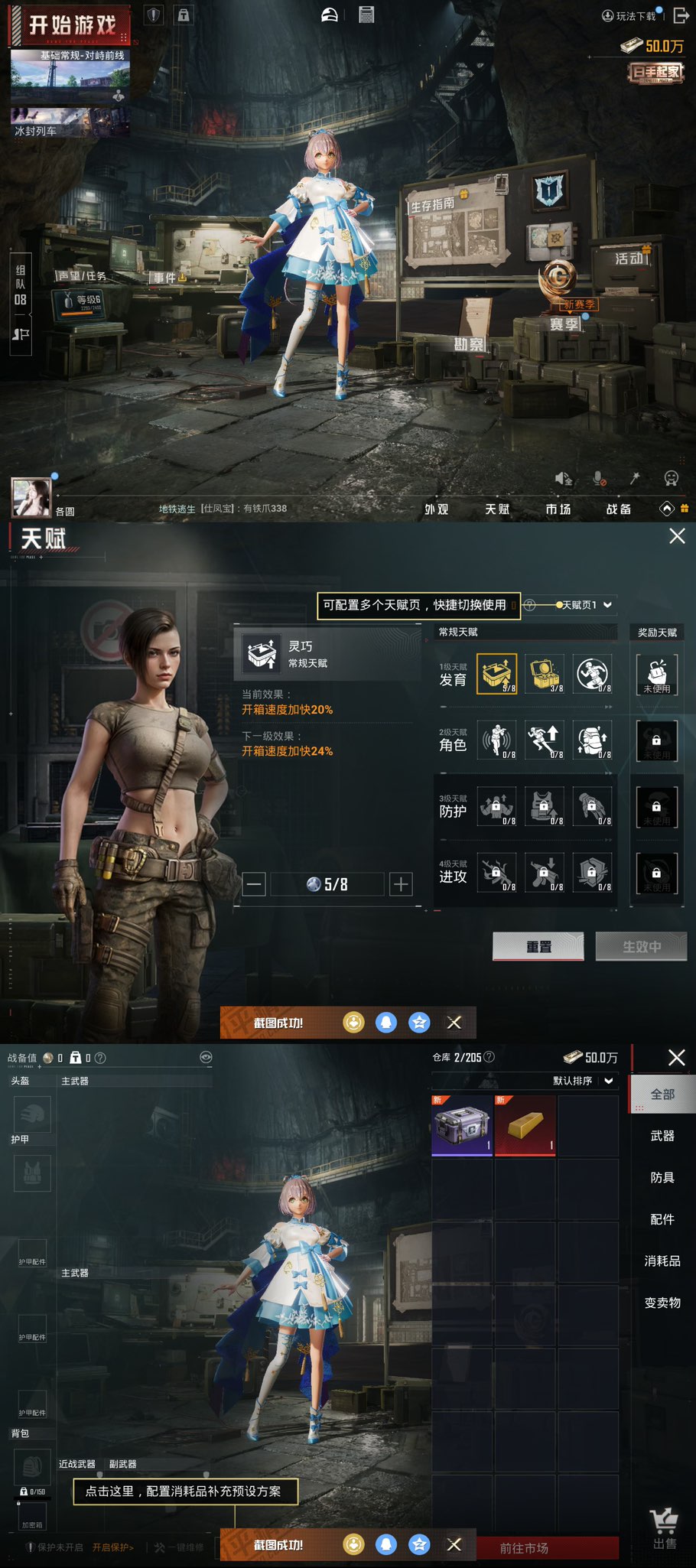Click the 开始游戏 start game button
Image resolution: width=696 pixels, height=1568 pixels.
pos(71,26)
